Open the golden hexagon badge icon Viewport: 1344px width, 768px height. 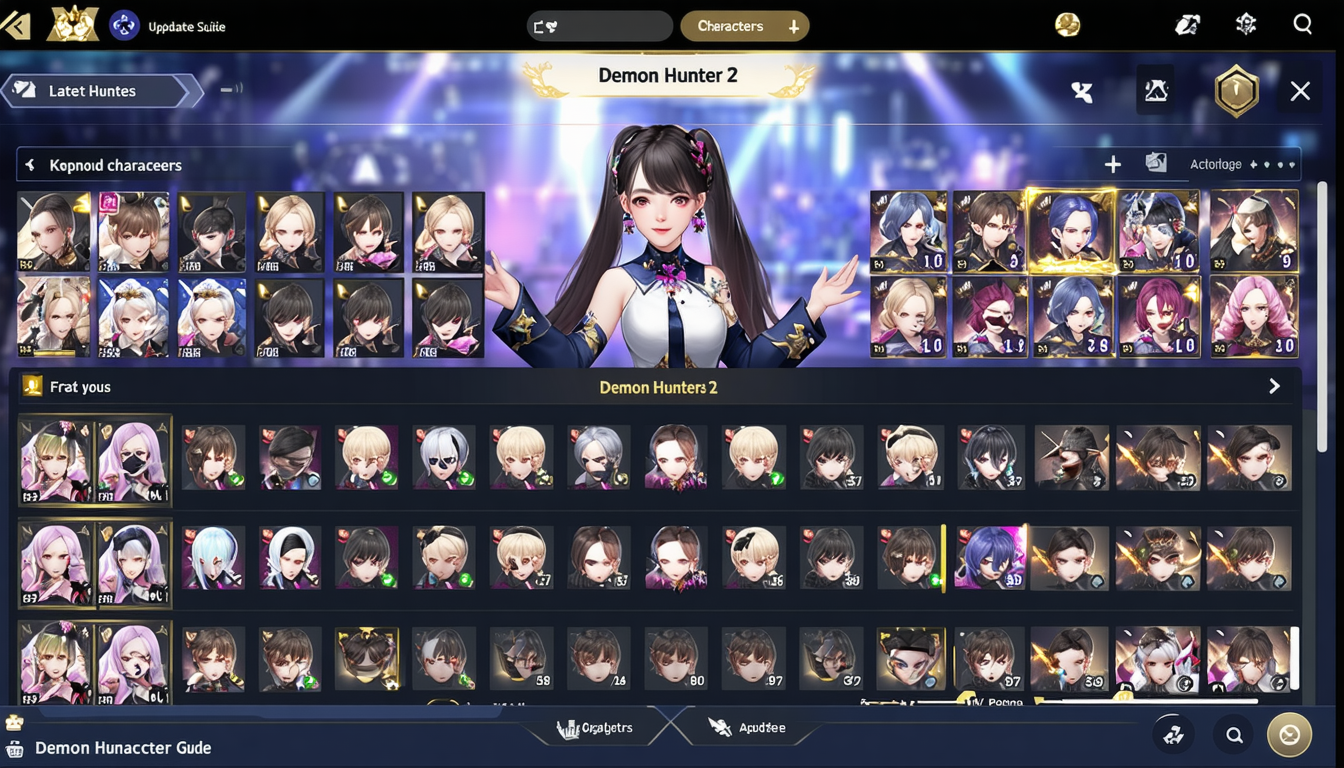(x=1236, y=92)
